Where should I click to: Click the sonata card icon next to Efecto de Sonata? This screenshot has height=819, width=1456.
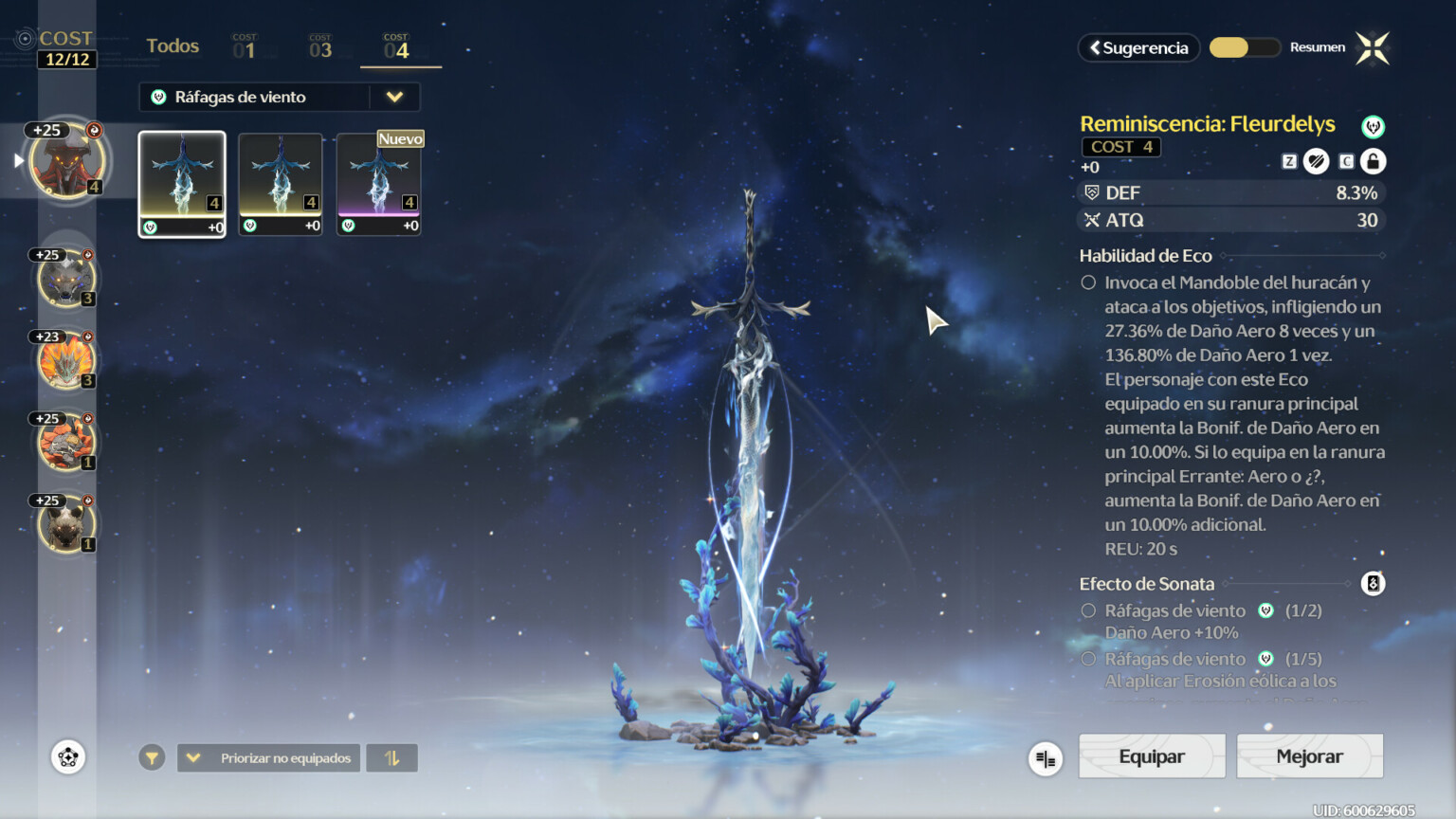1373,583
